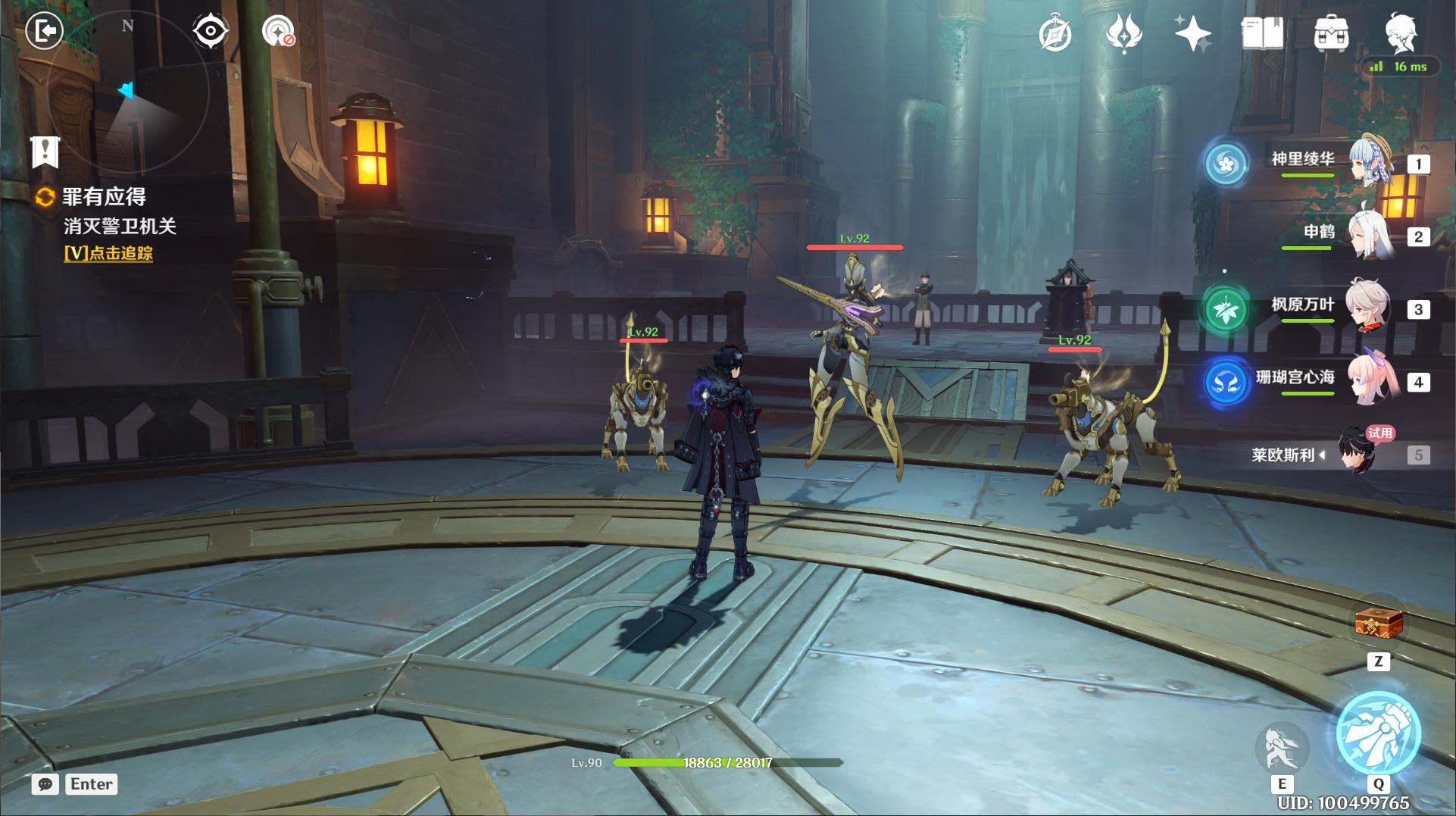Open the quest bookmark icon
This screenshot has height=816, width=1456.
pyautogui.click(x=45, y=152)
